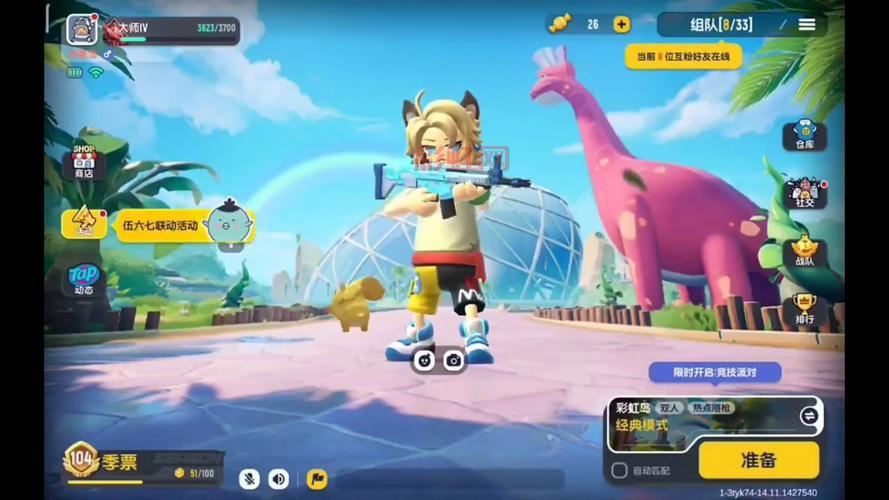Toggle the voice speaker button
The image size is (889, 500).
279,479
